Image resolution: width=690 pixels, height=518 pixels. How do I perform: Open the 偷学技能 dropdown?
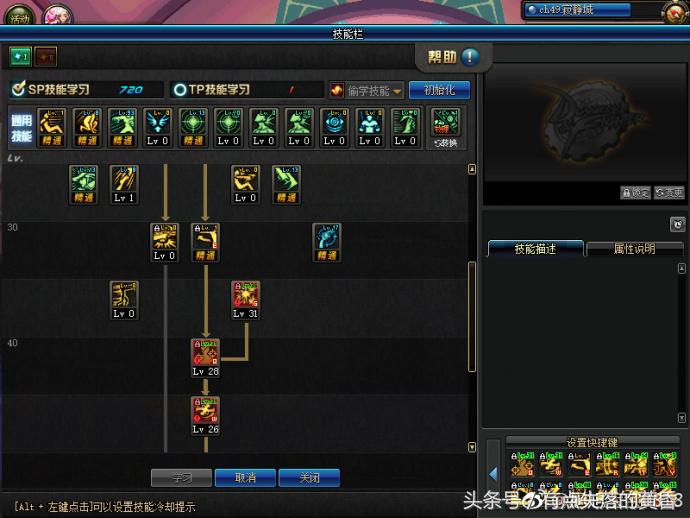coord(367,90)
